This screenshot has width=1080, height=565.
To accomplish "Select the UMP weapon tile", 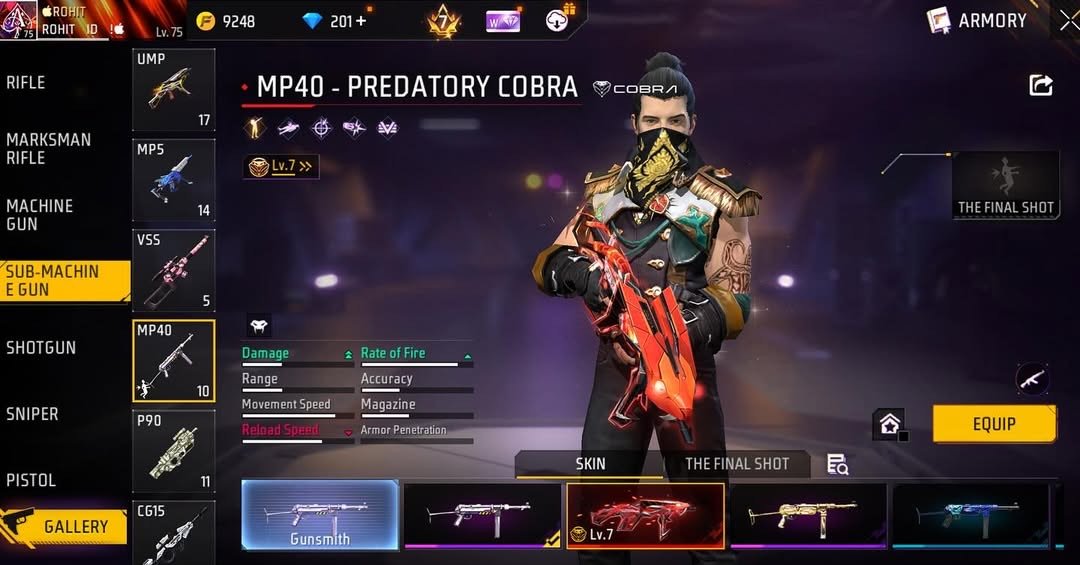I will [x=173, y=90].
